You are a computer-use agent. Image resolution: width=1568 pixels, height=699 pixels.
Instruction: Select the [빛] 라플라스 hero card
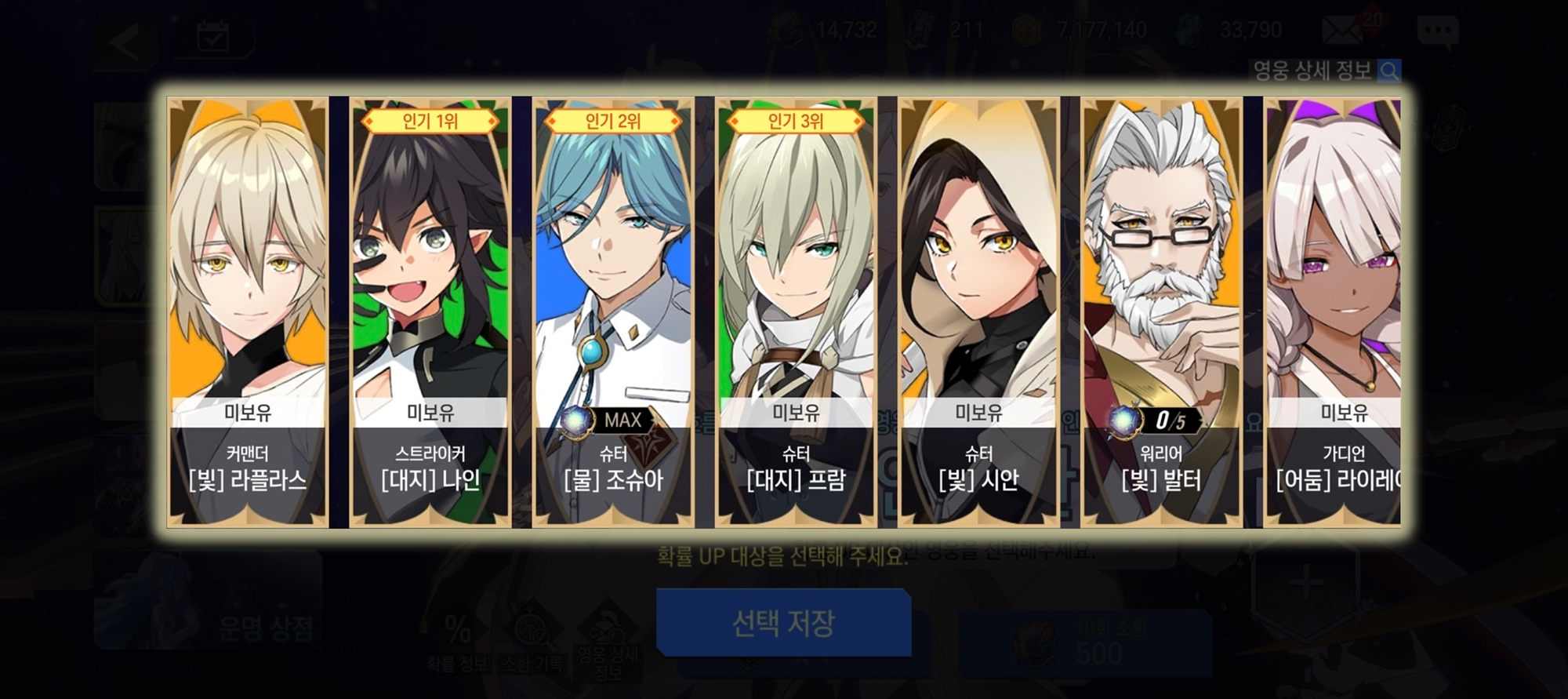click(248, 311)
